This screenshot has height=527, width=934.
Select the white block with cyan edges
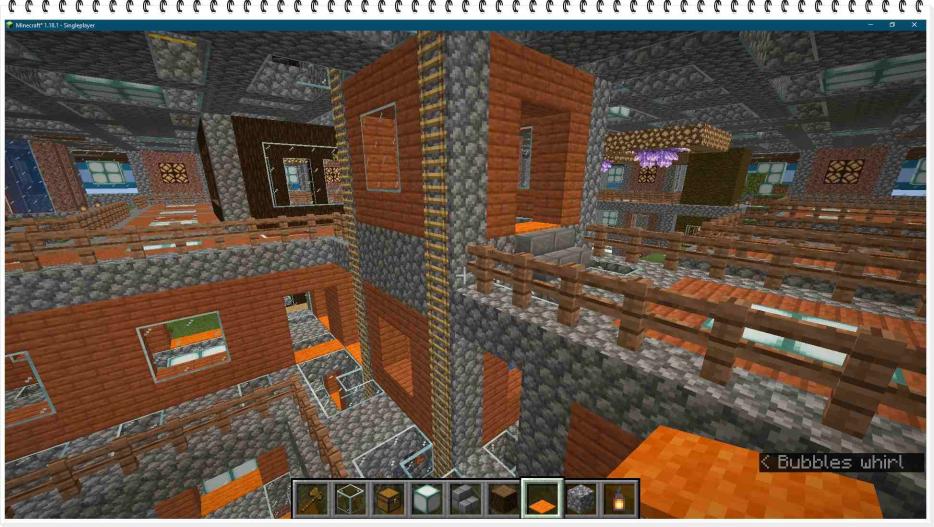coord(427,497)
